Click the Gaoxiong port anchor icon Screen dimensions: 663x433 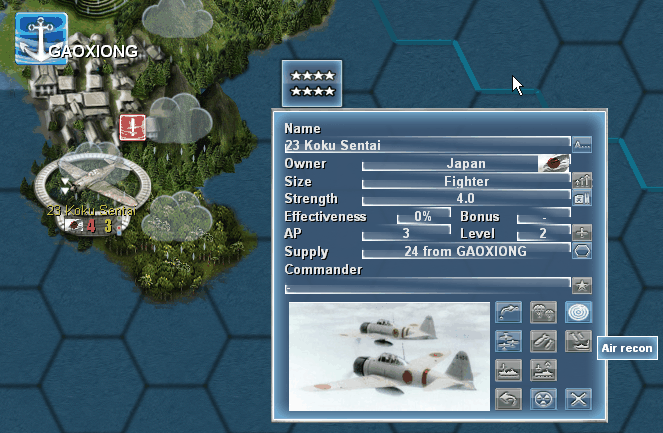pos(40,40)
